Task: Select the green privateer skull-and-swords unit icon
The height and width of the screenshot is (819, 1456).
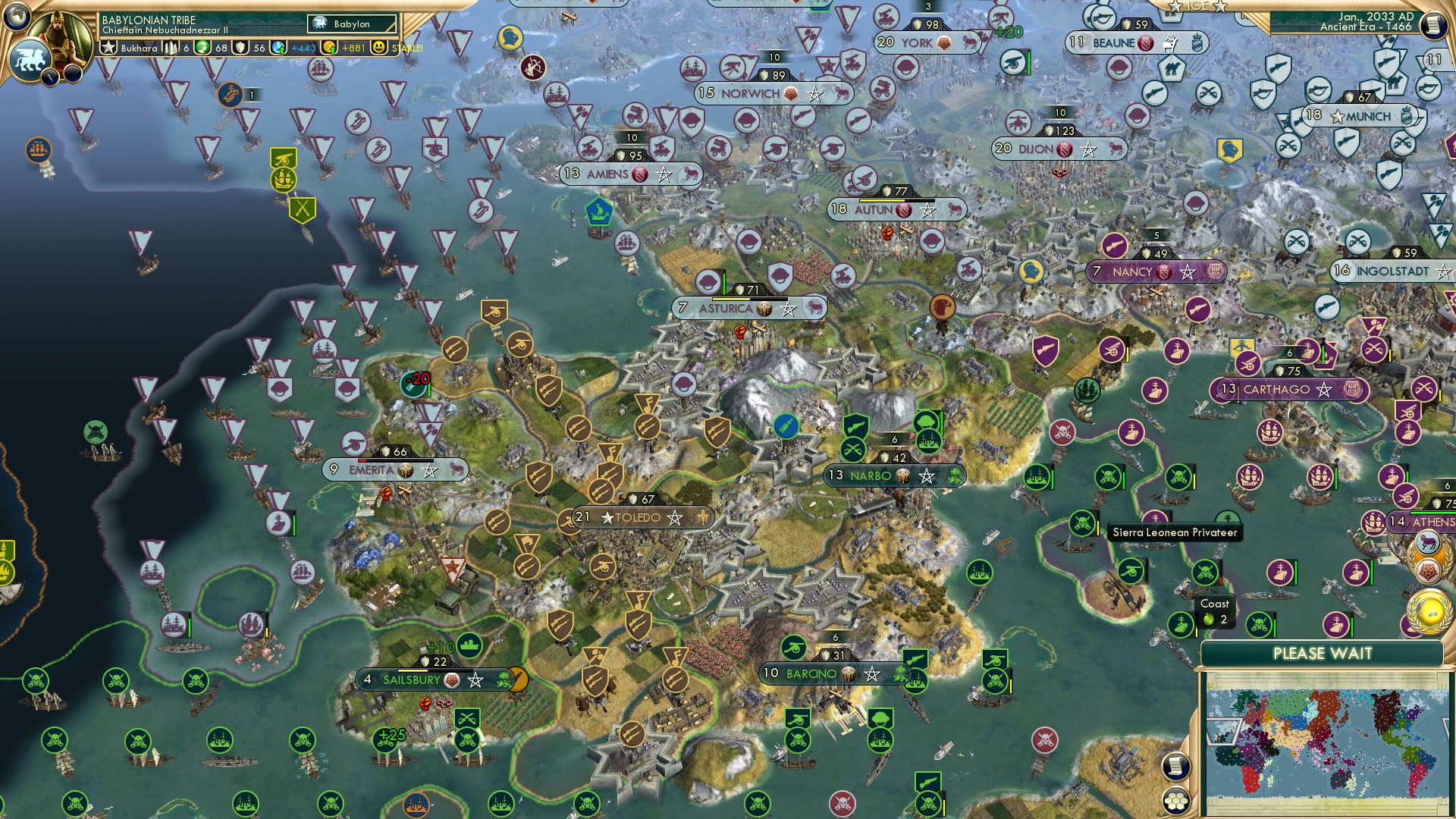Action: click(1082, 525)
